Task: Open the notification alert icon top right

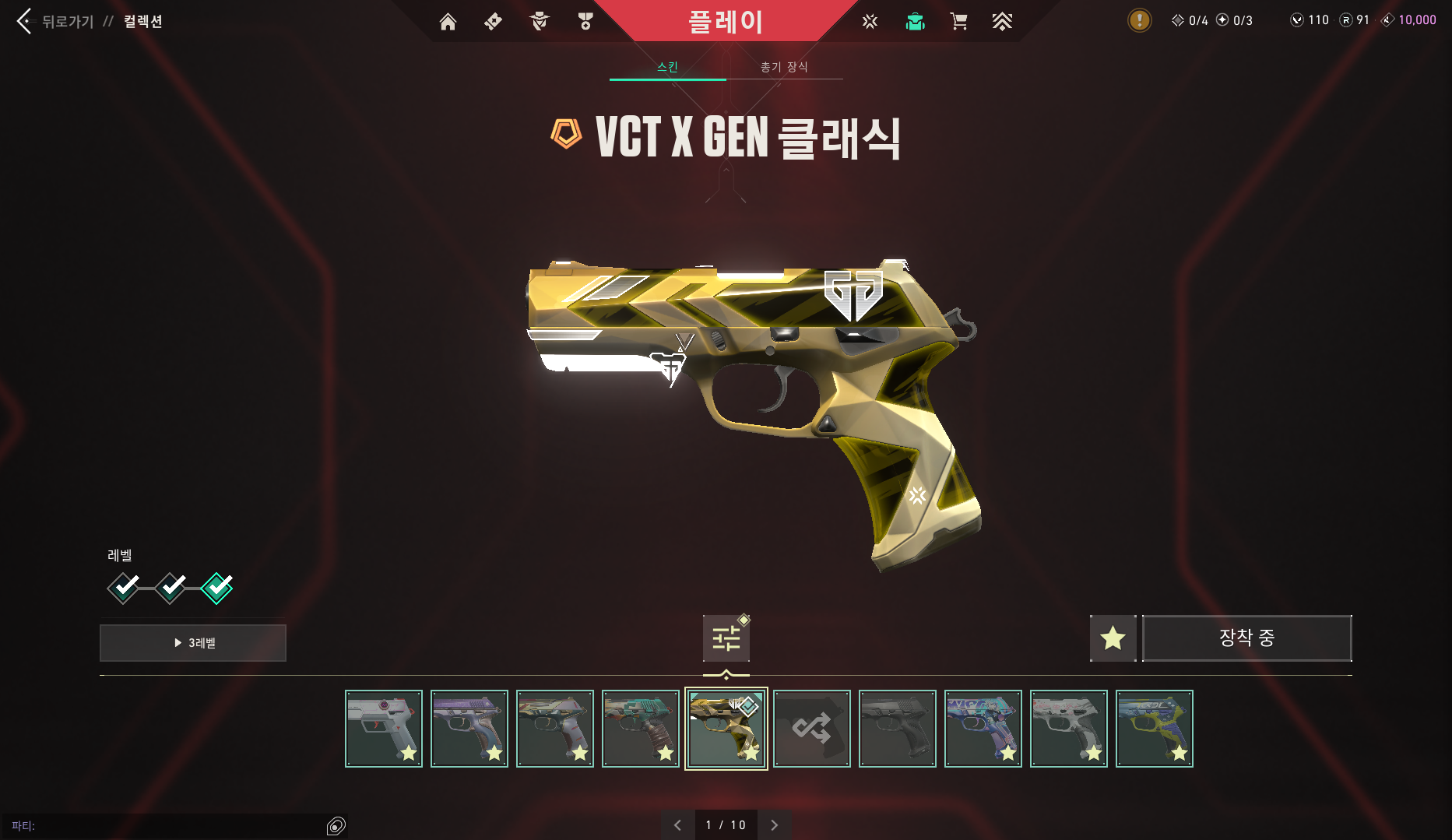Action: pyautogui.click(x=1139, y=20)
